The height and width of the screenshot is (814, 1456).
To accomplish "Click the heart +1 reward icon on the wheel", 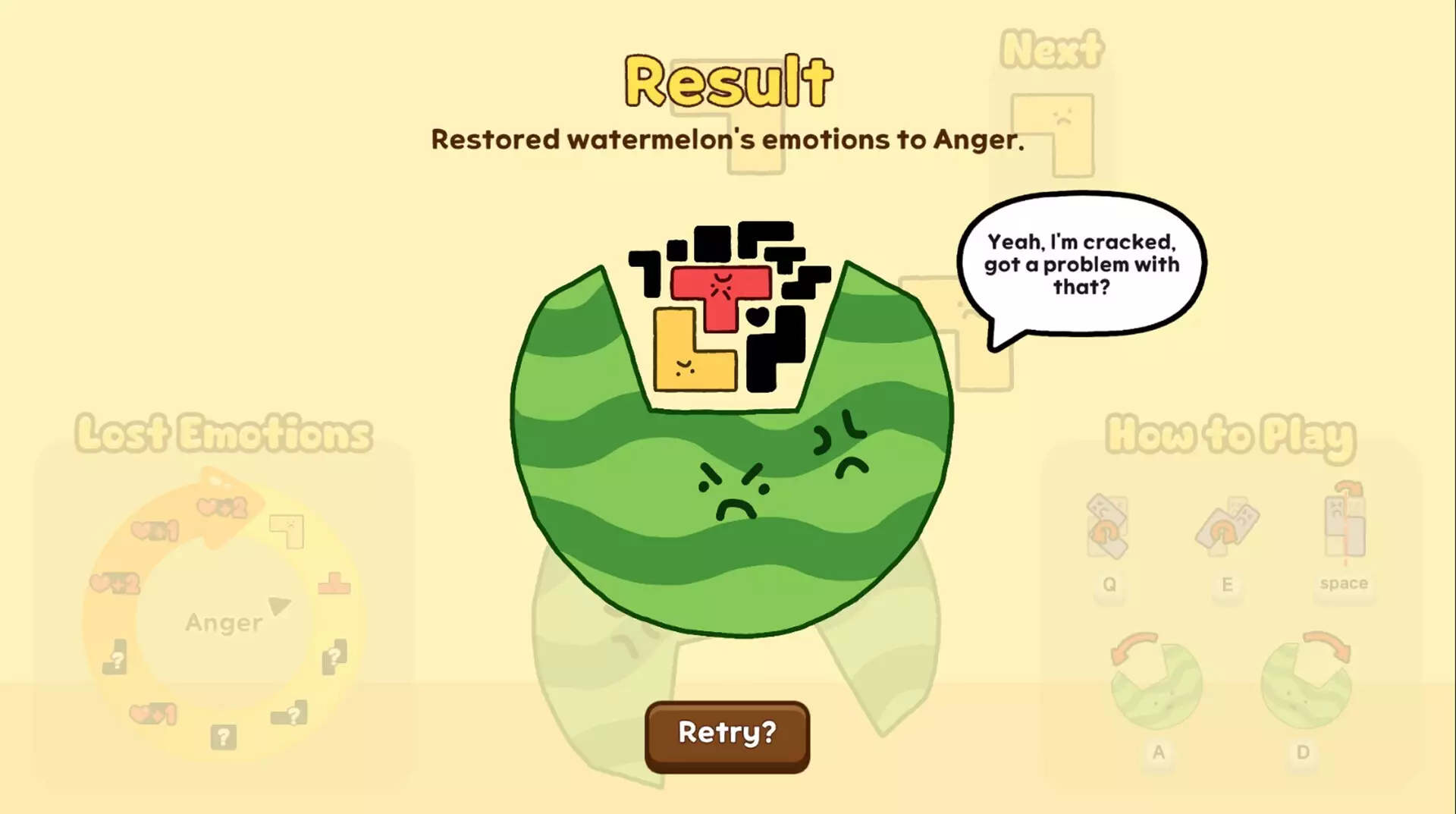I will click(x=155, y=531).
